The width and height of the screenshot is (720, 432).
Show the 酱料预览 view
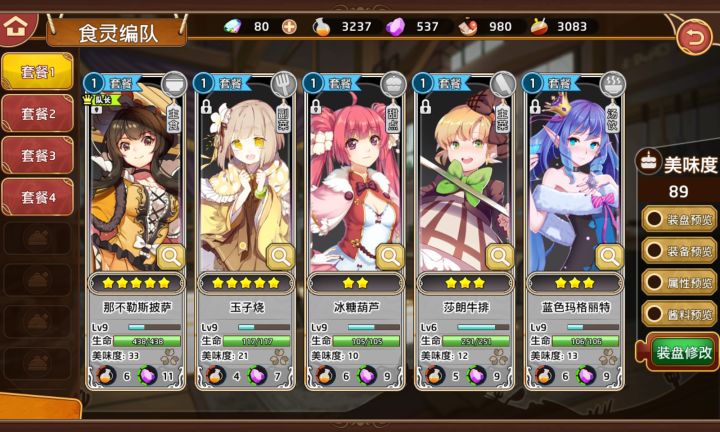pyautogui.click(x=681, y=315)
